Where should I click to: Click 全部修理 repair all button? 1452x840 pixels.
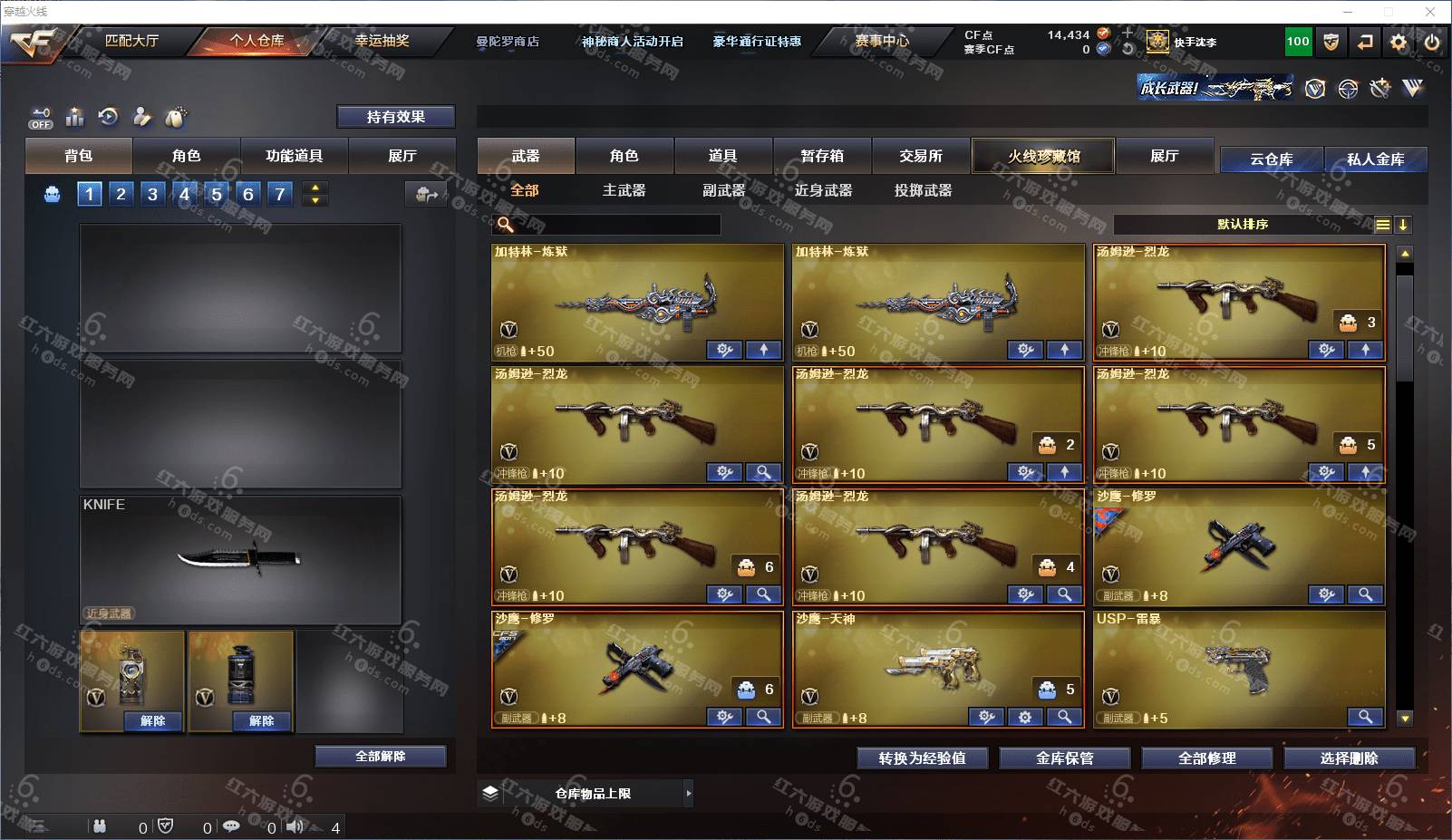[1206, 758]
